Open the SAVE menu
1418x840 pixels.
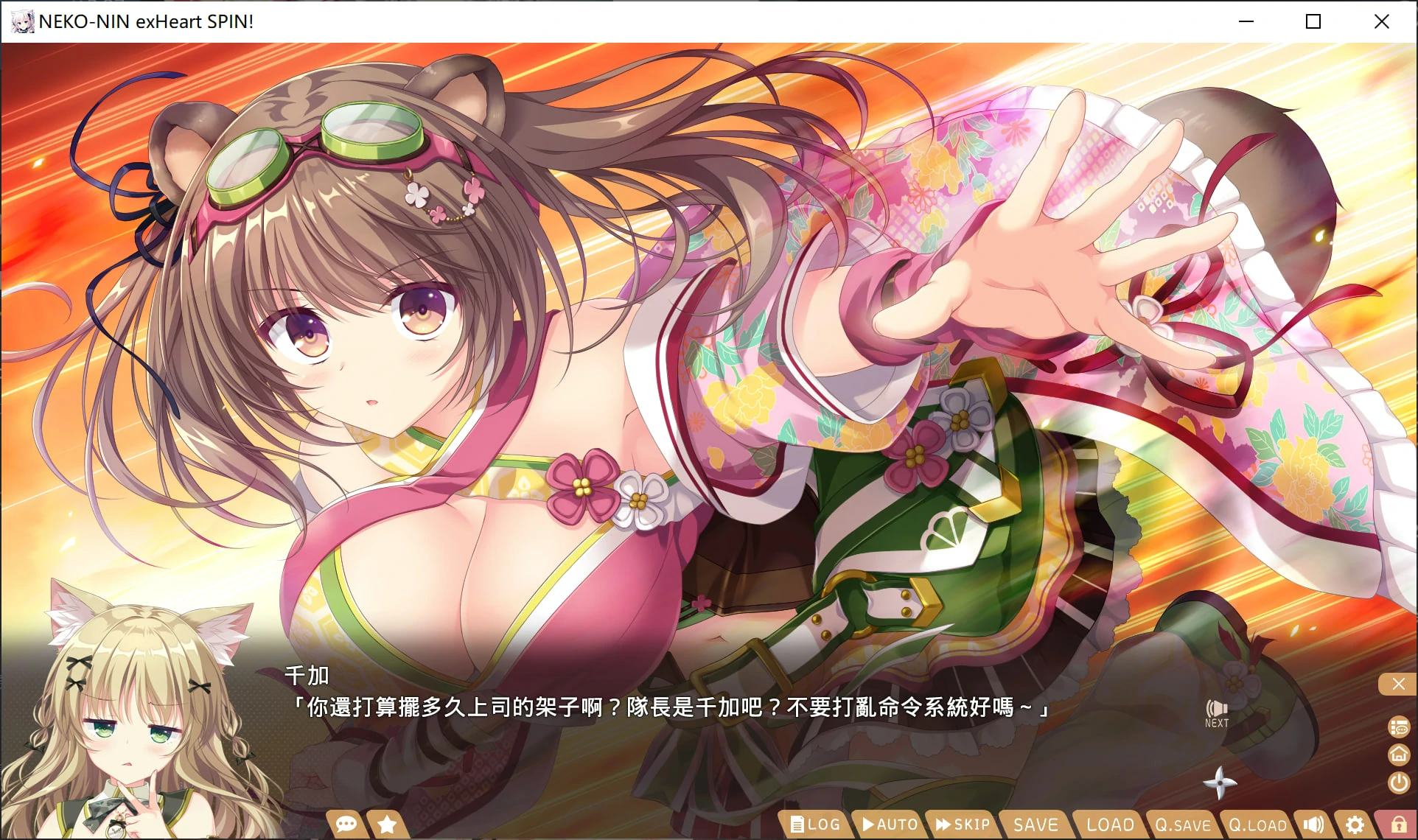pos(1035,825)
